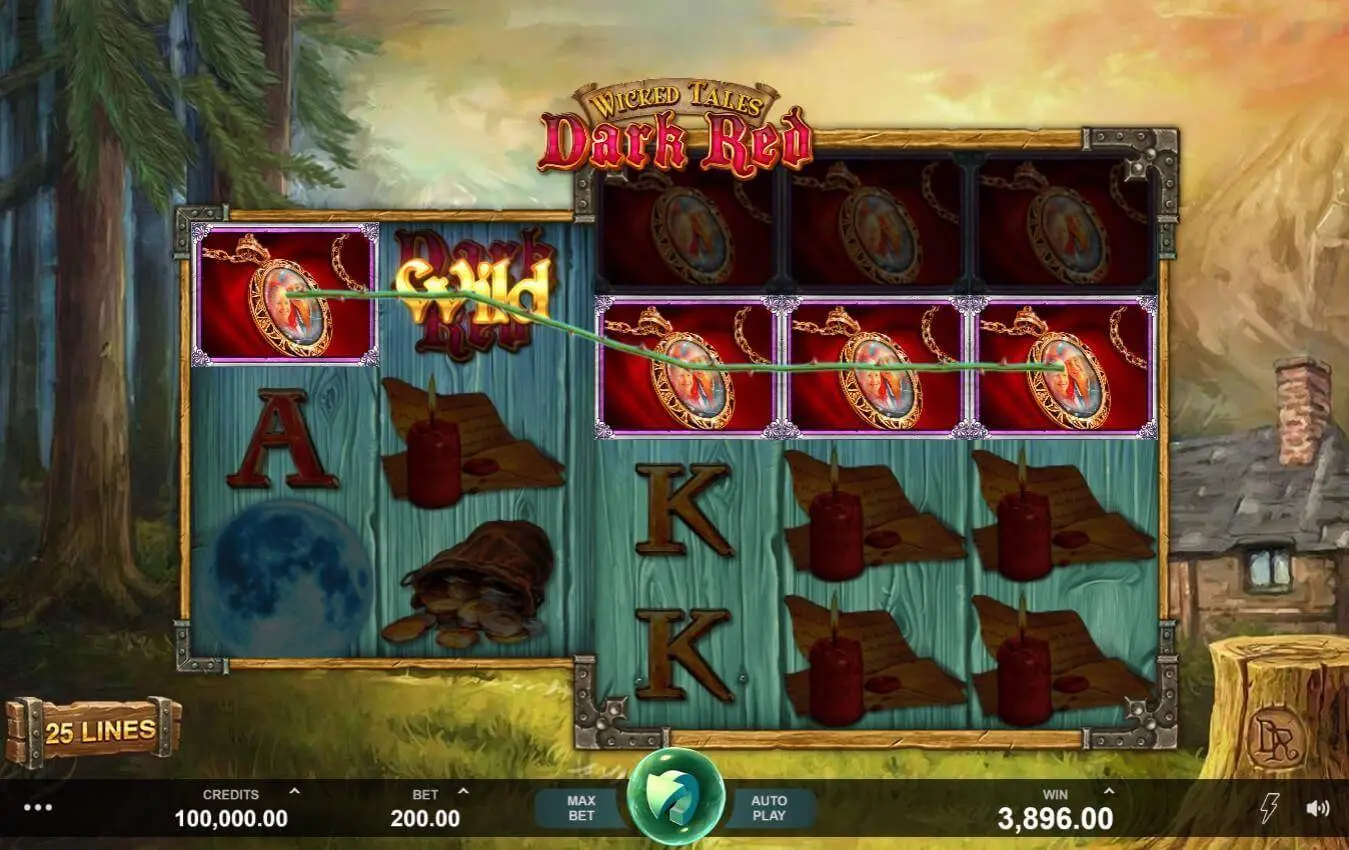Set the maximum bet
The height and width of the screenshot is (850, 1349).
pos(581,808)
